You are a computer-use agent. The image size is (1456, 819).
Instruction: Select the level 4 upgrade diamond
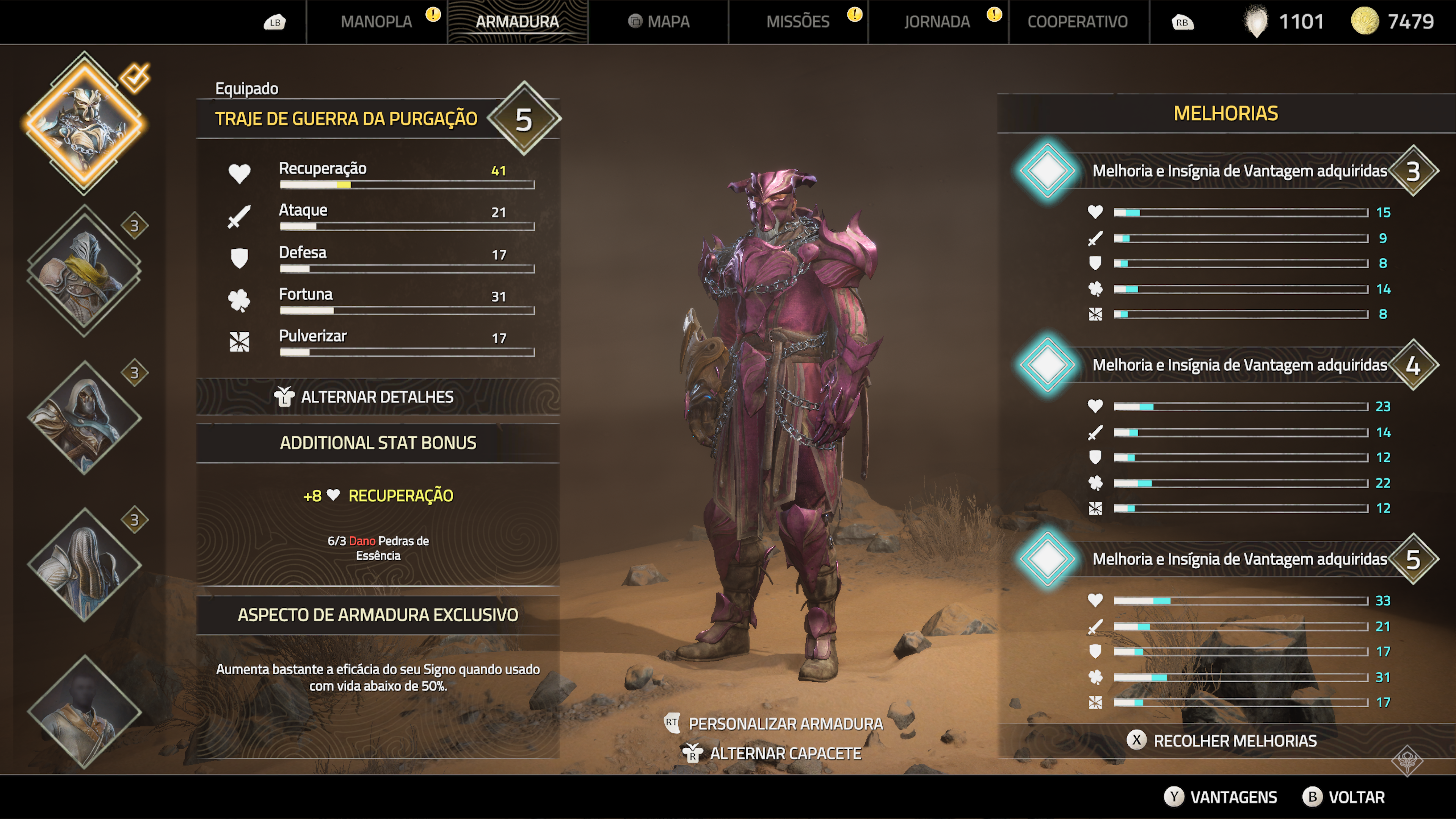[x=1047, y=364]
